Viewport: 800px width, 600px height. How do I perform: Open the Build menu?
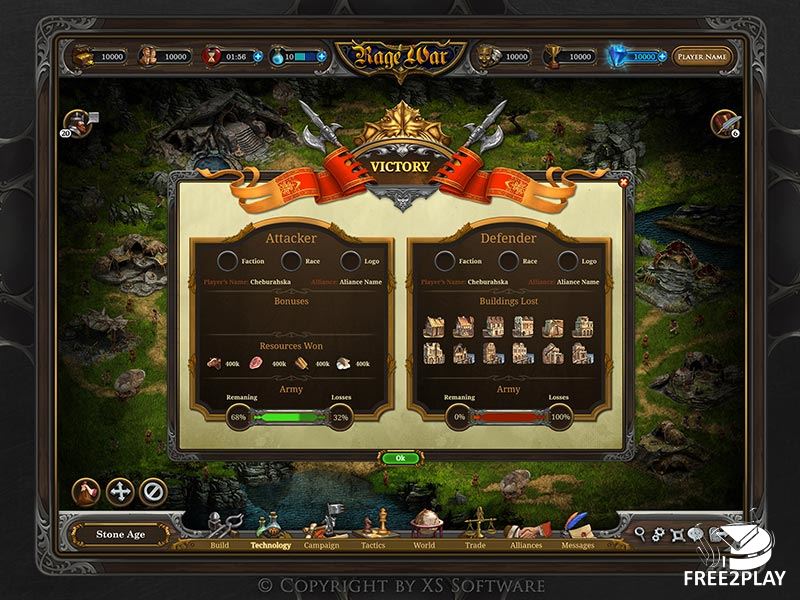click(x=220, y=545)
